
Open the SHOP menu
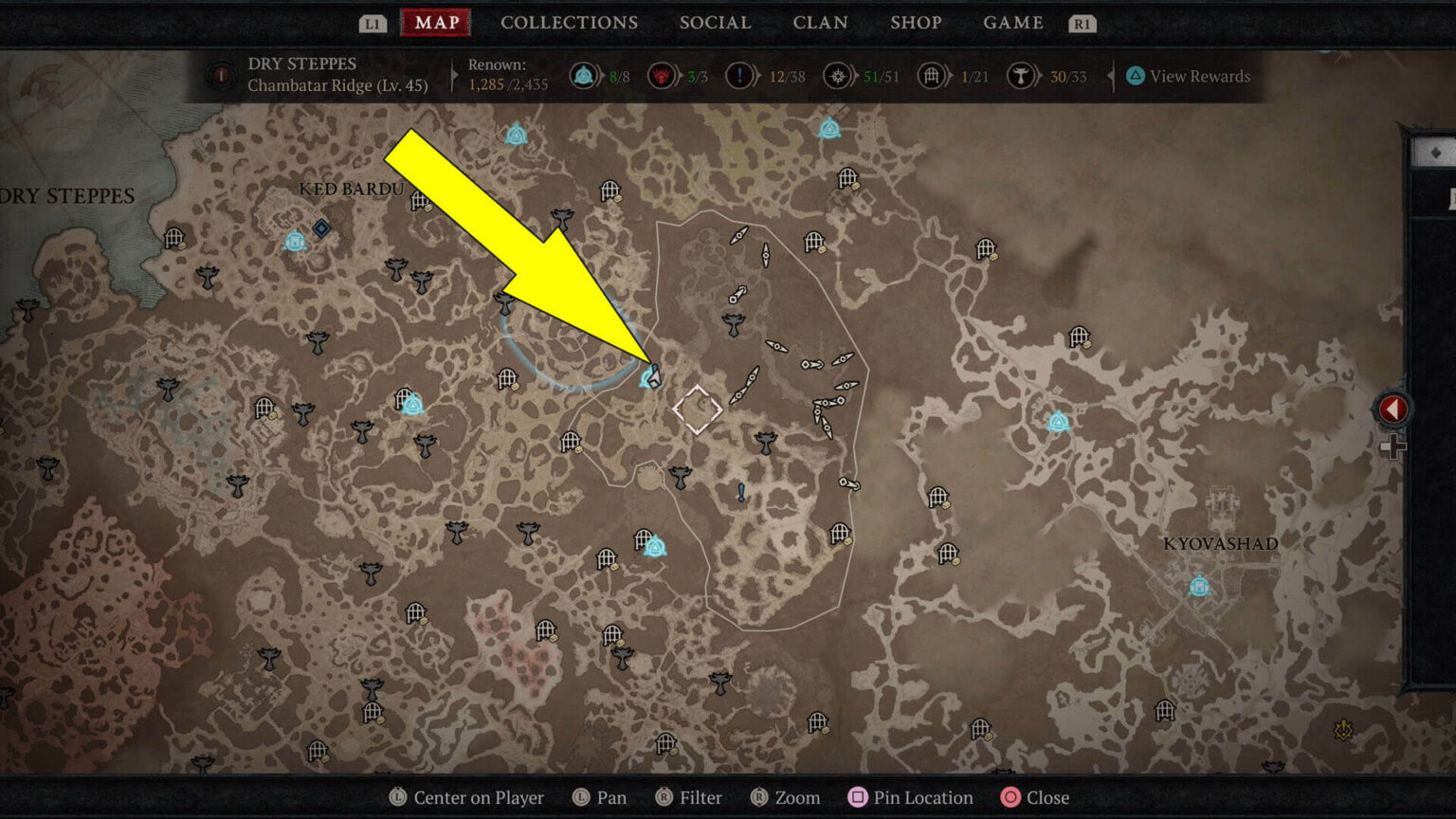click(916, 23)
